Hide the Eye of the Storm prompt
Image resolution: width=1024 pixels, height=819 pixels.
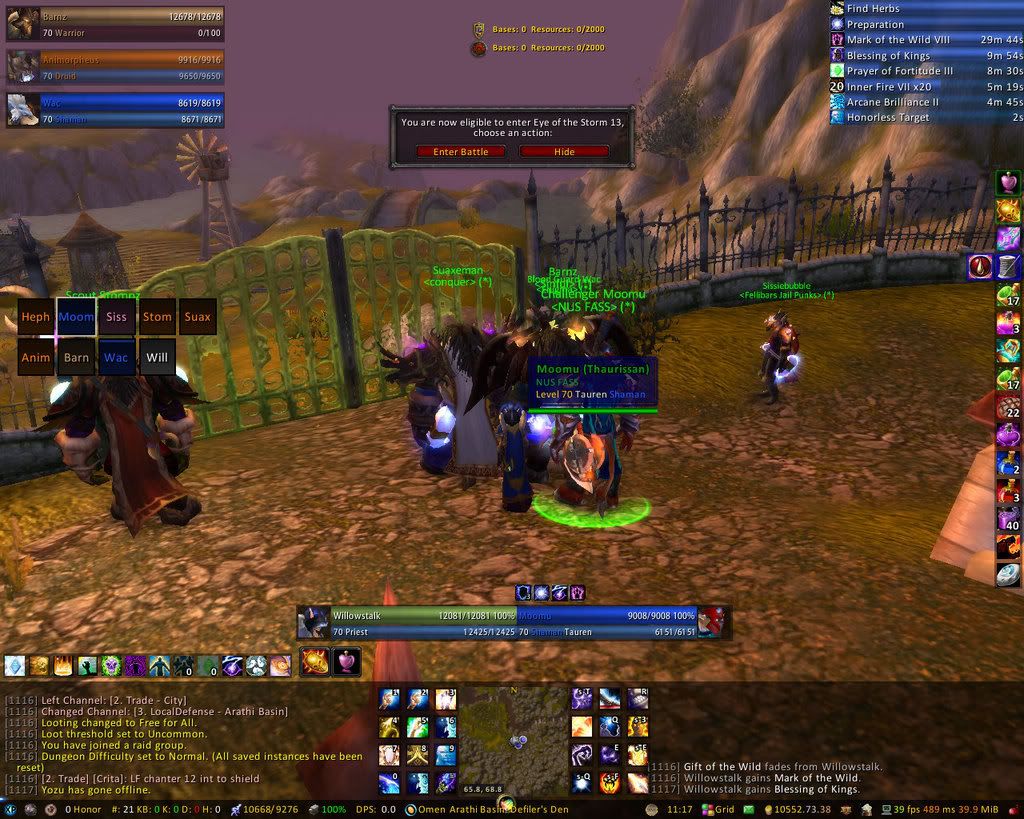coord(564,152)
